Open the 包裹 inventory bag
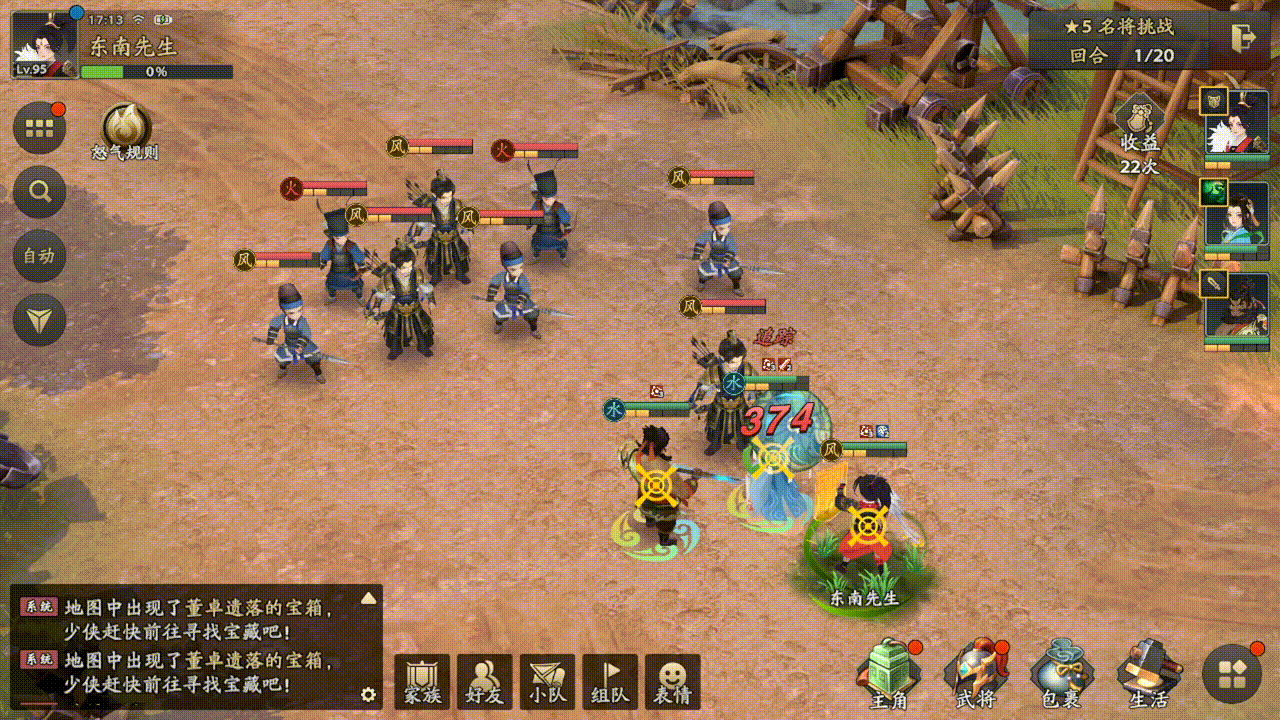Screen dimensions: 1280x720 pyautogui.click(x=1062, y=675)
